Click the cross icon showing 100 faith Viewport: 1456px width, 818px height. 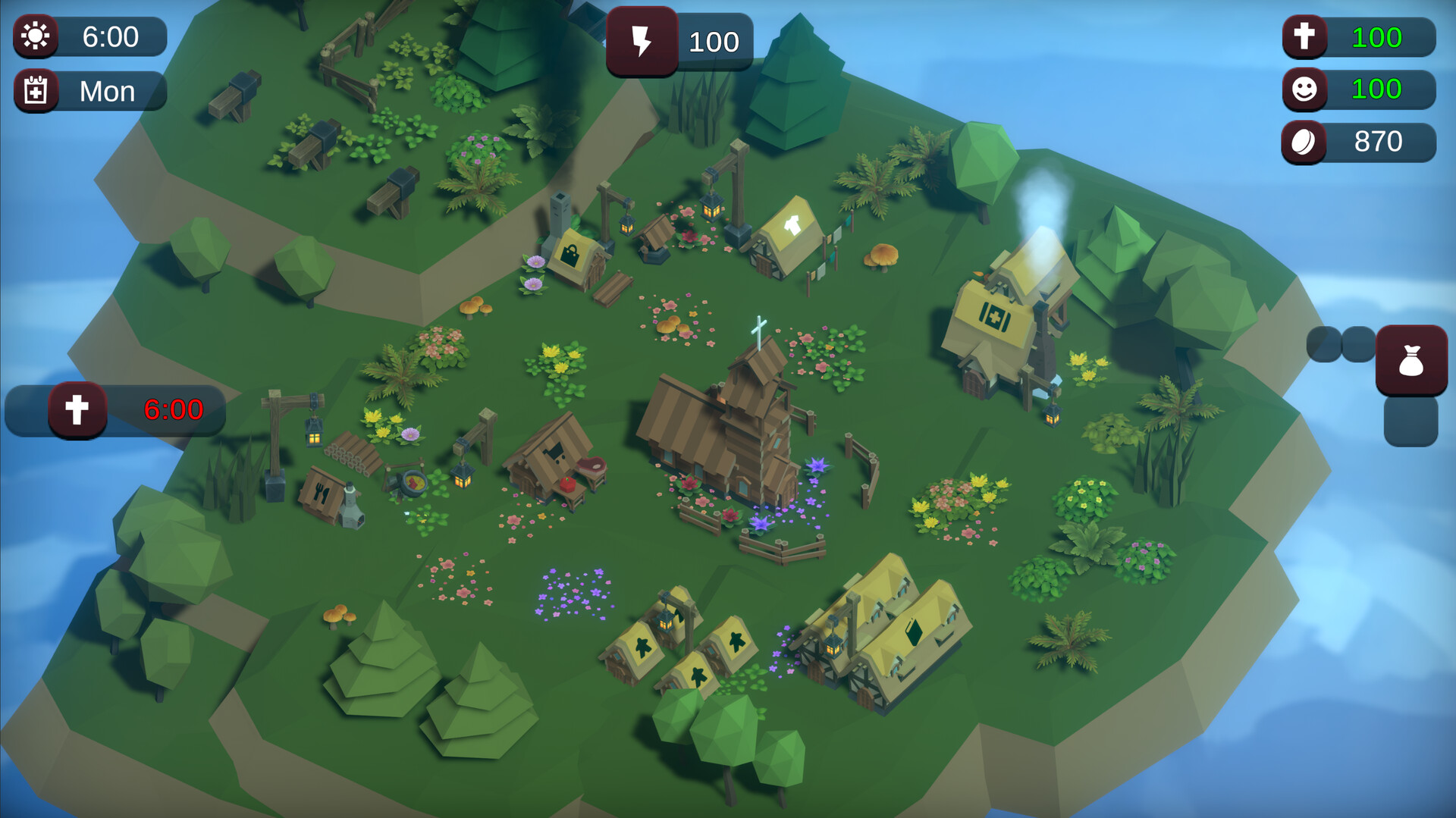(1304, 37)
